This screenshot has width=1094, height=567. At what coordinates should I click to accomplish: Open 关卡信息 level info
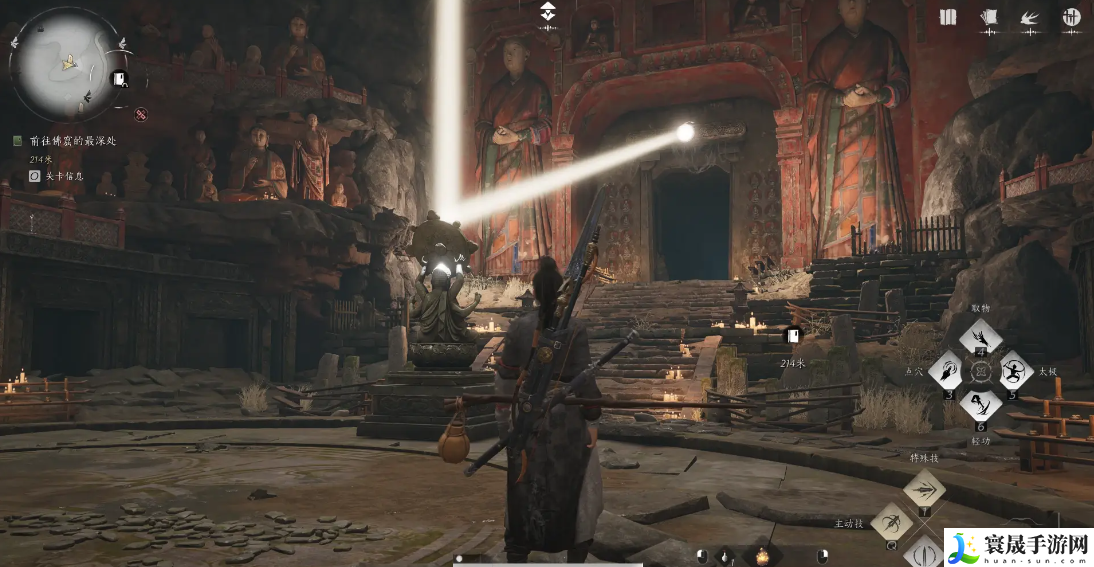(61, 176)
